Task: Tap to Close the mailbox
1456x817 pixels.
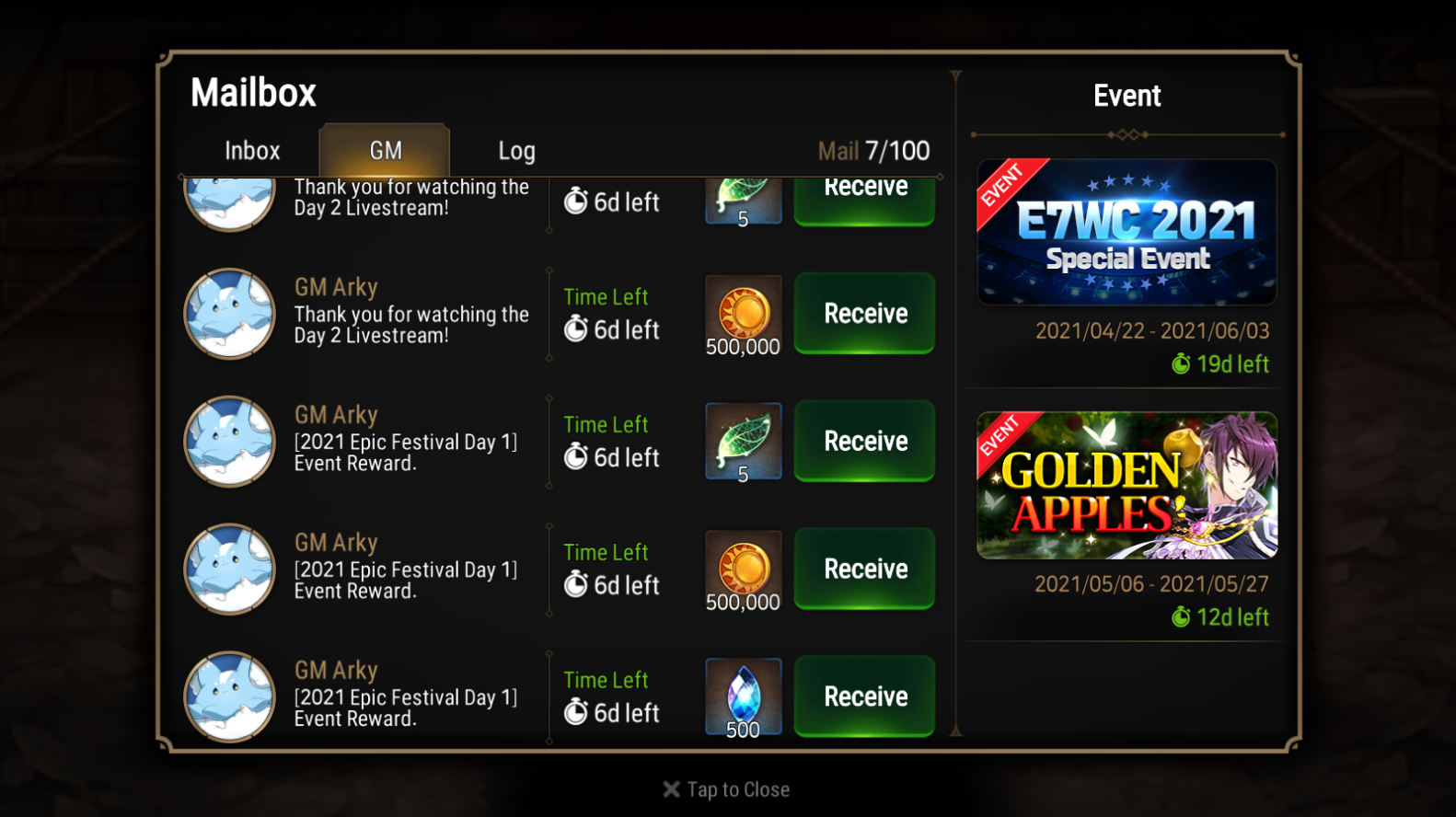Action: 726,788
